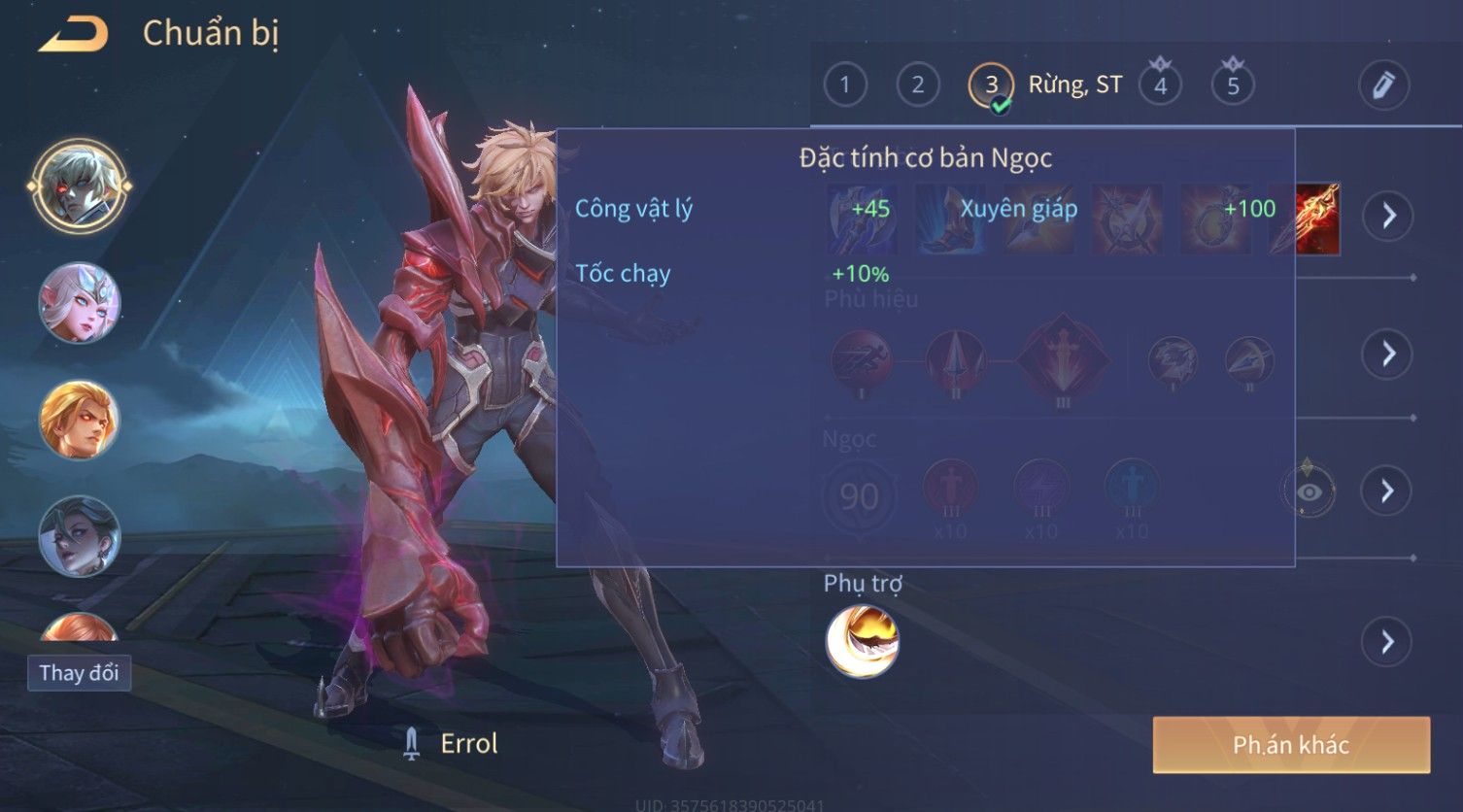The width and height of the screenshot is (1463, 812).
Task: Click the 'Thay đổi' button
Action: (79, 673)
